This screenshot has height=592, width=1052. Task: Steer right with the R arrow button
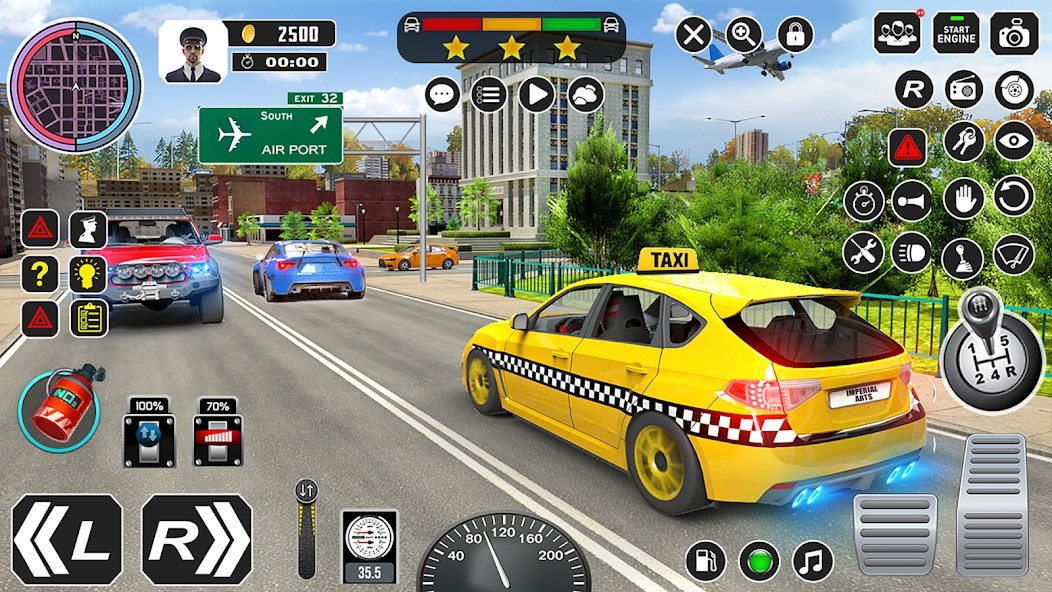coord(197,539)
